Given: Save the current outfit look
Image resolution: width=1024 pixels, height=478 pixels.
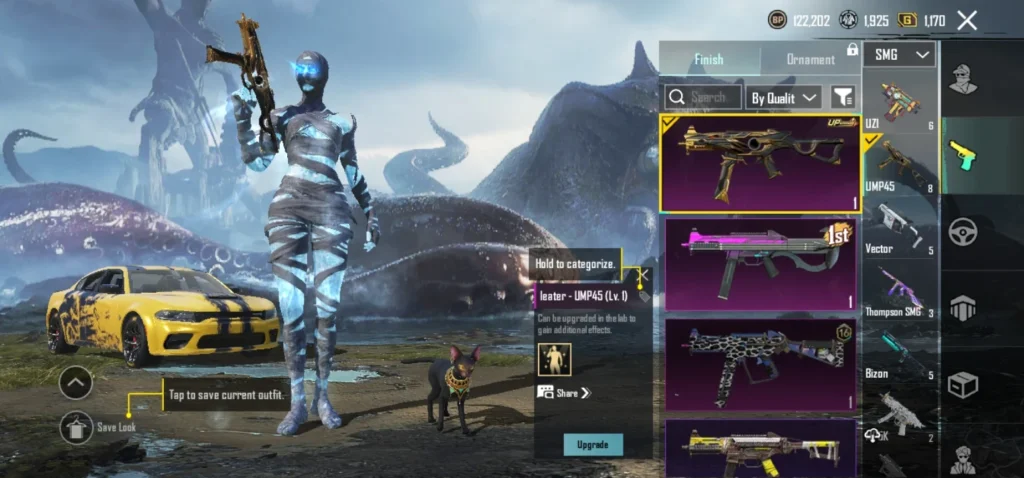Looking at the screenshot, I should click(76, 428).
